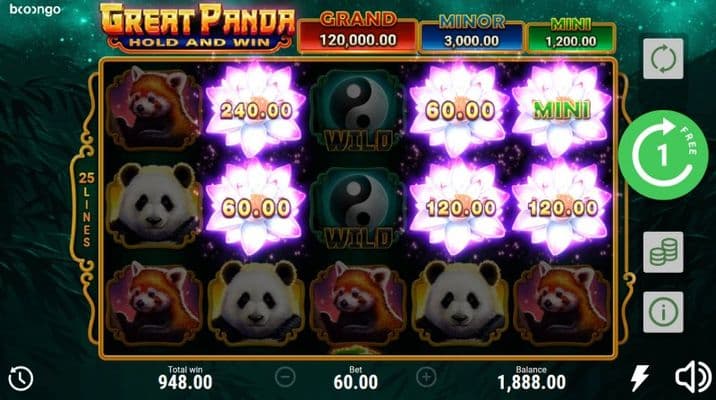Mute the sound with the speaker icon
This screenshot has height=400, width=716.
click(692, 377)
